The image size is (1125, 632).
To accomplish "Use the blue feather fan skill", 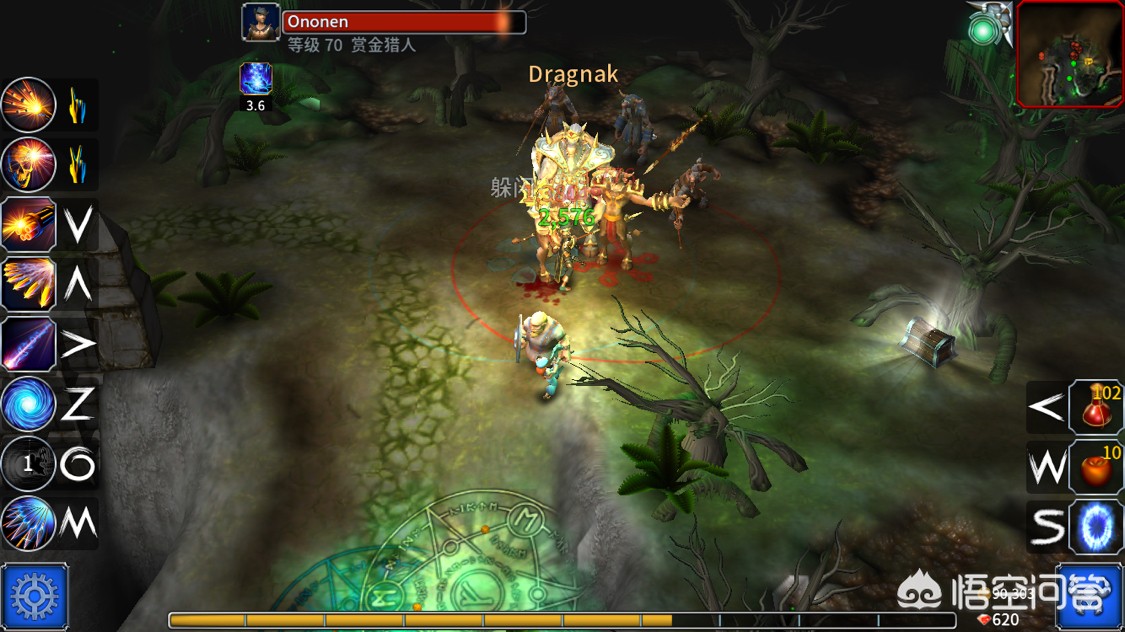I will pyautogui.click(x=28, y=523).
